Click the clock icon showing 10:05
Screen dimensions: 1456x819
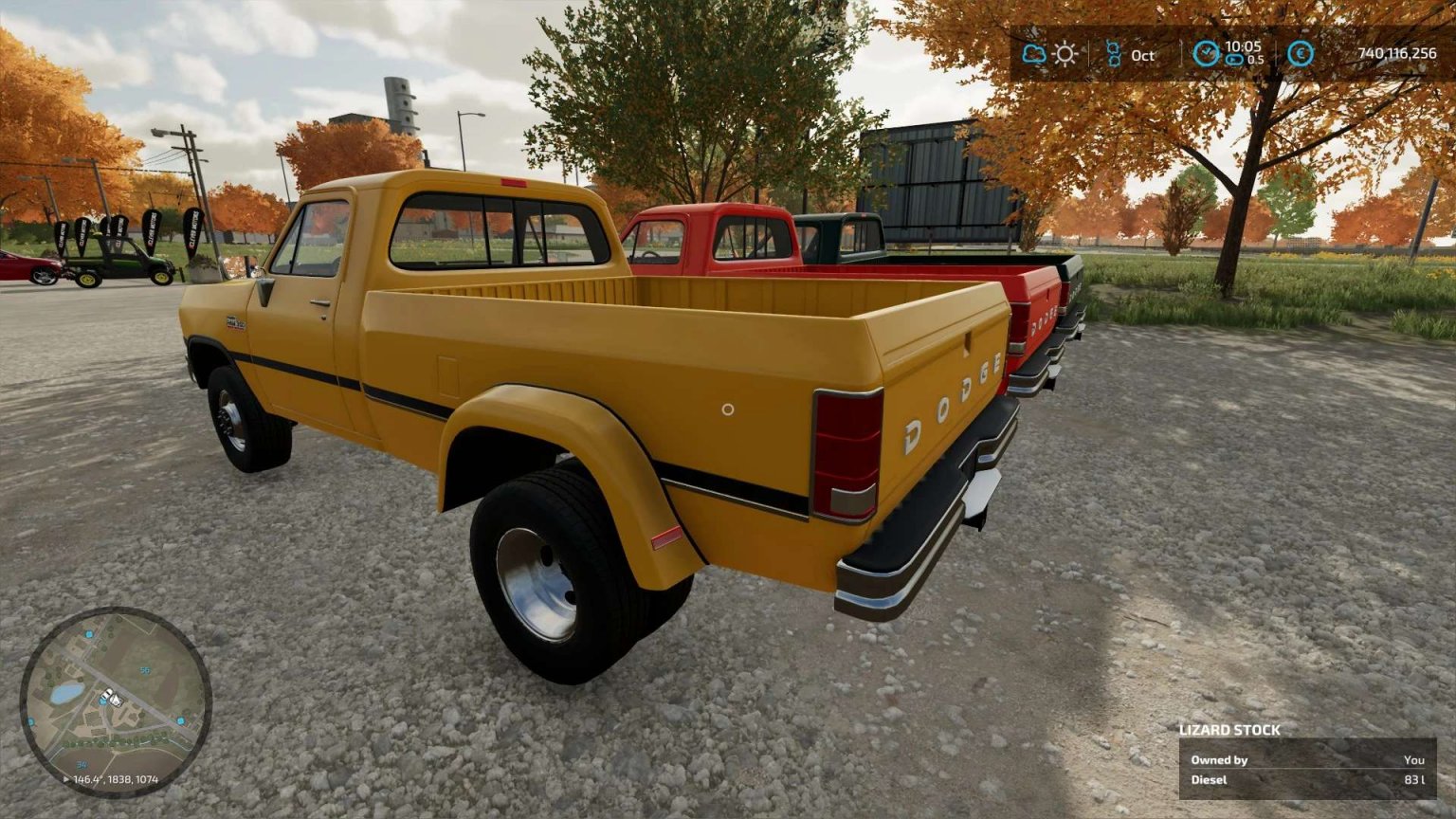point(1206,50)
